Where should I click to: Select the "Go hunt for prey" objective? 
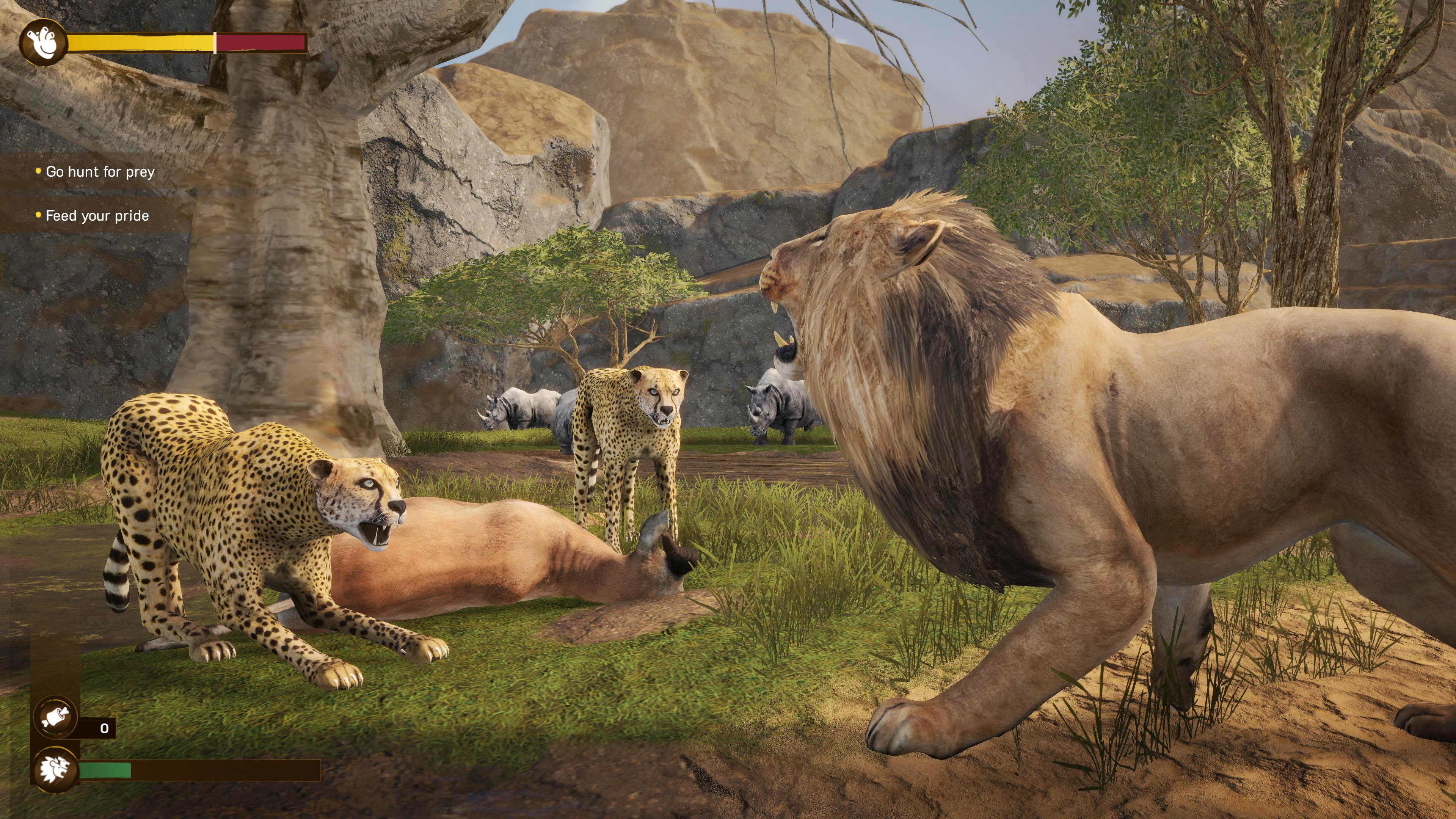point(100,172)
